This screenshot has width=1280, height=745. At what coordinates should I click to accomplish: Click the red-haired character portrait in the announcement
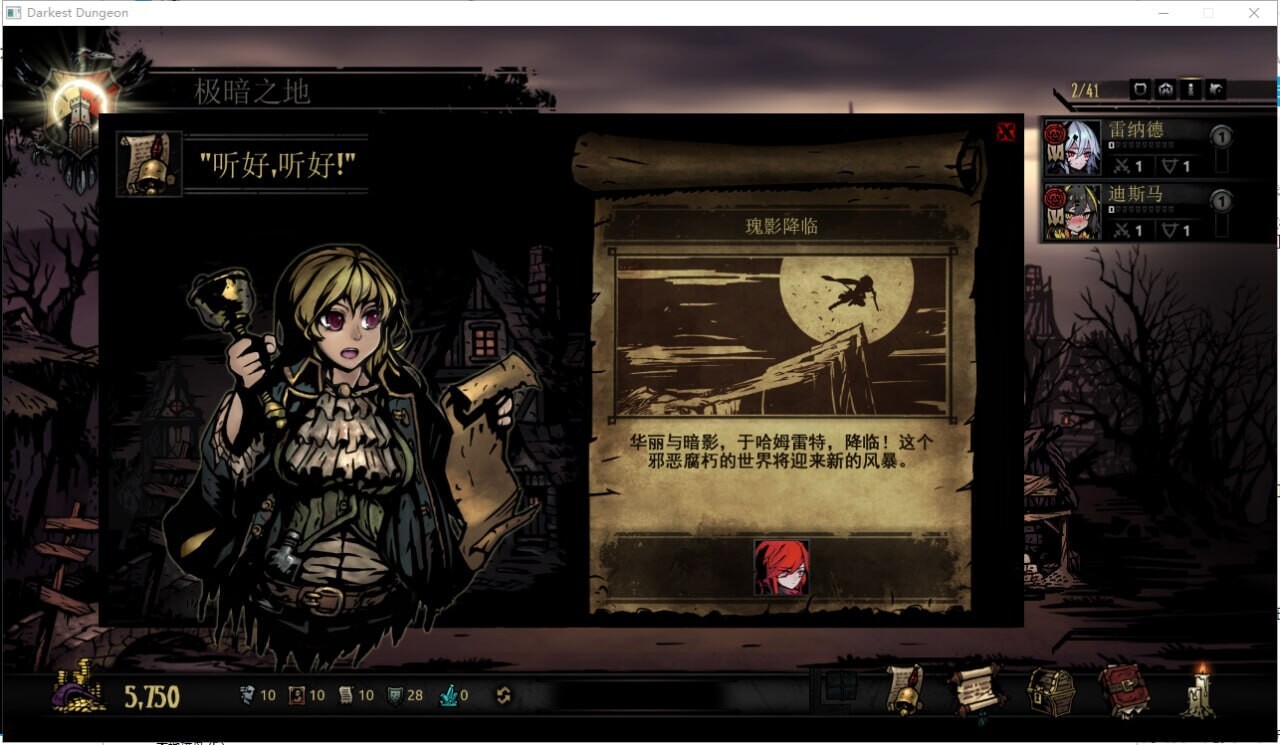click(x=782, y=566)
